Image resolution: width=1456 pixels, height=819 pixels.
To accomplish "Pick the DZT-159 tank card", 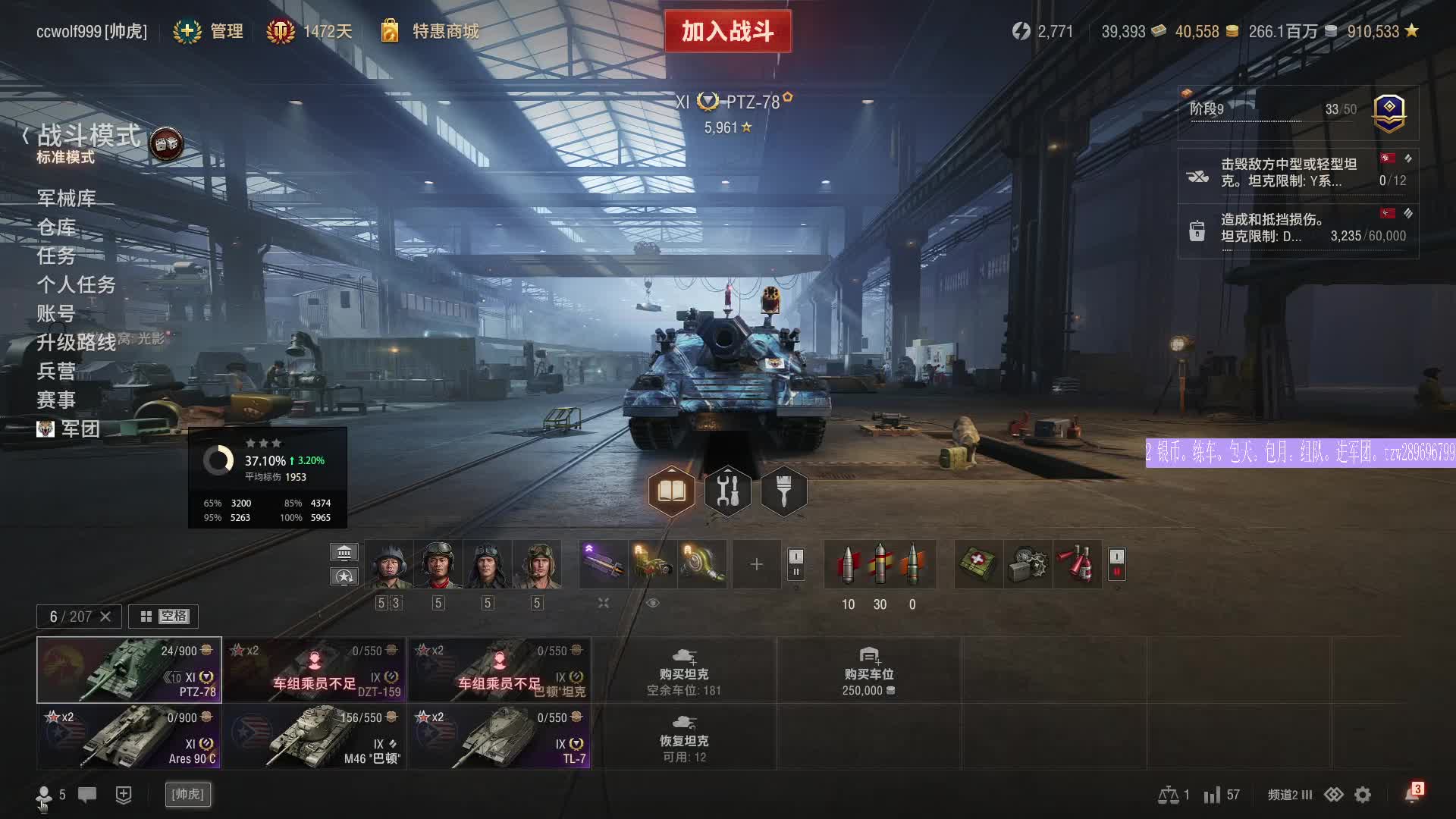I will pyautogui.click(x=314, y=670).
